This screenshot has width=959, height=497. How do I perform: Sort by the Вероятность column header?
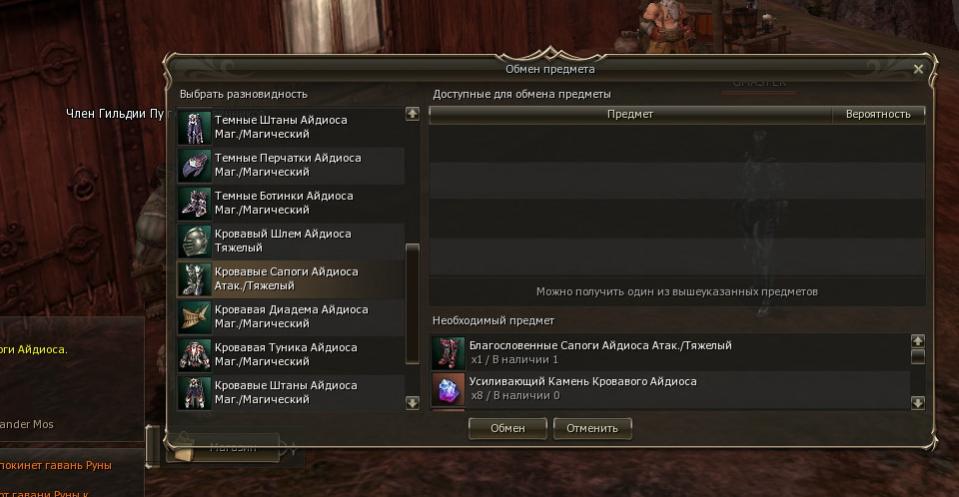(x=878, y=114)
